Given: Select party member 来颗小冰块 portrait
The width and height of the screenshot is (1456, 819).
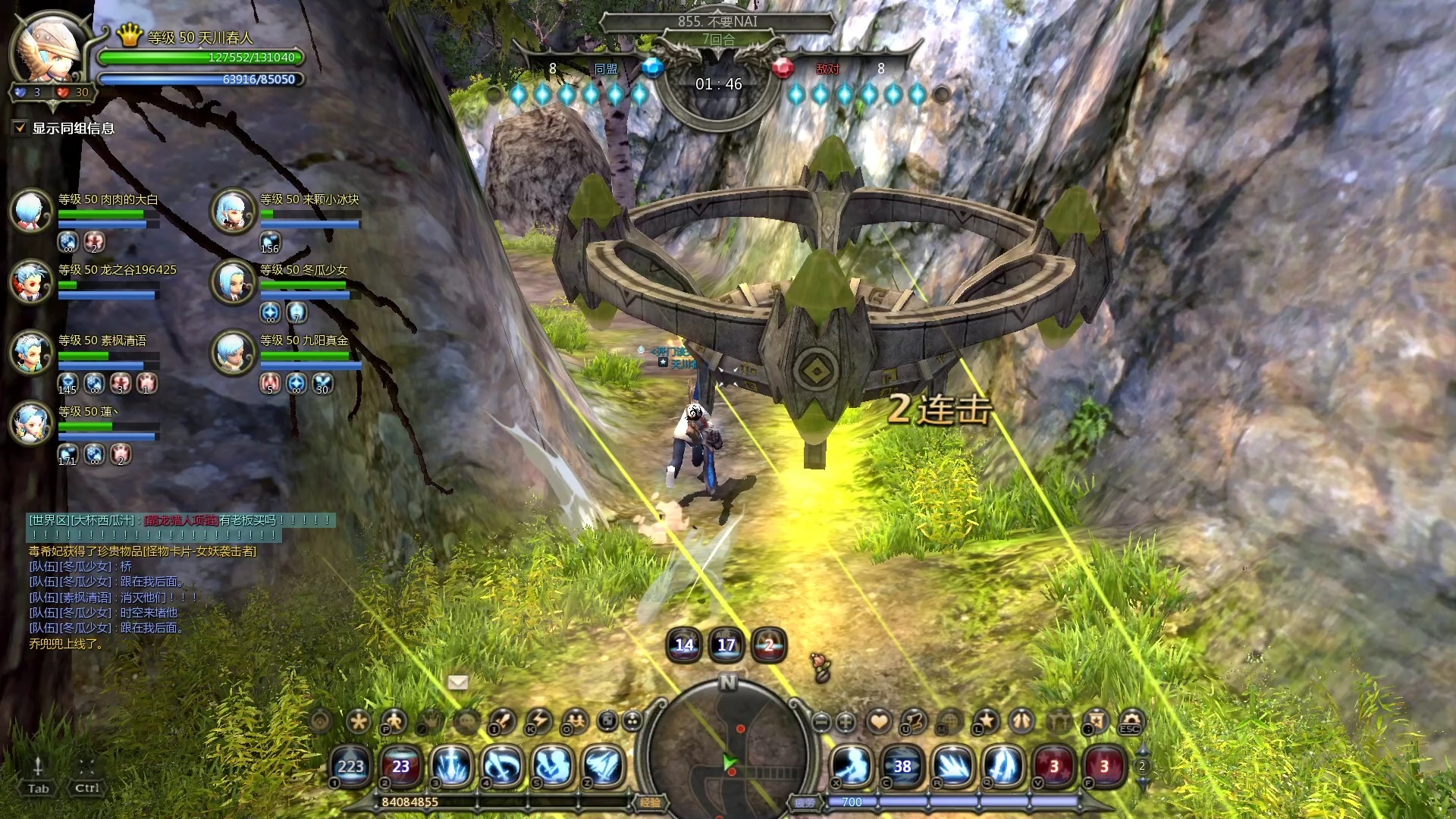Looking at the screenshot, I should click(x=233, y=210).
